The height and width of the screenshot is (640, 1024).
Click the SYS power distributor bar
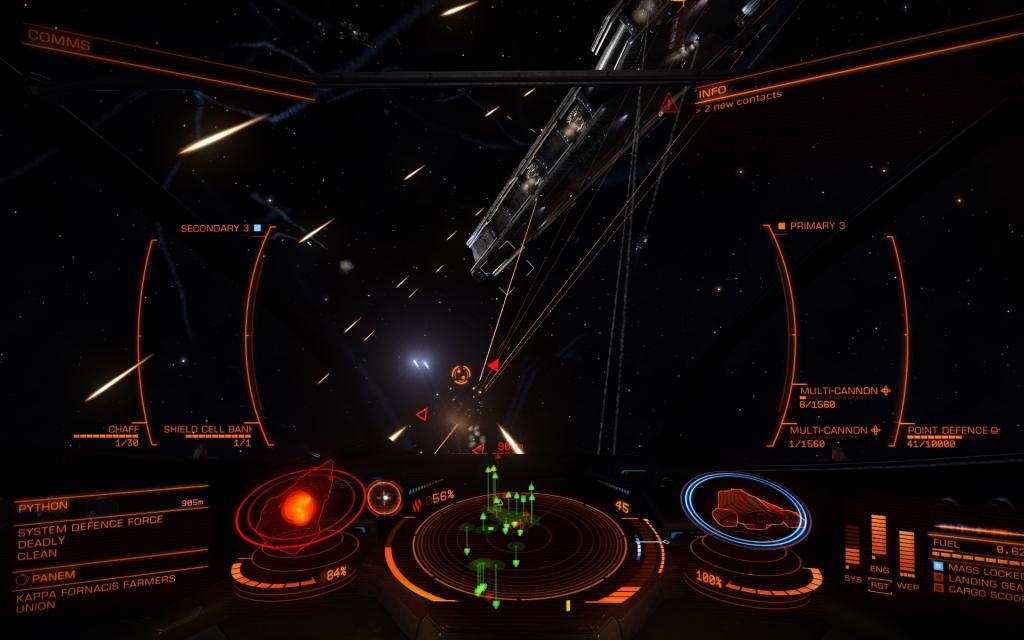coord(852,554)
